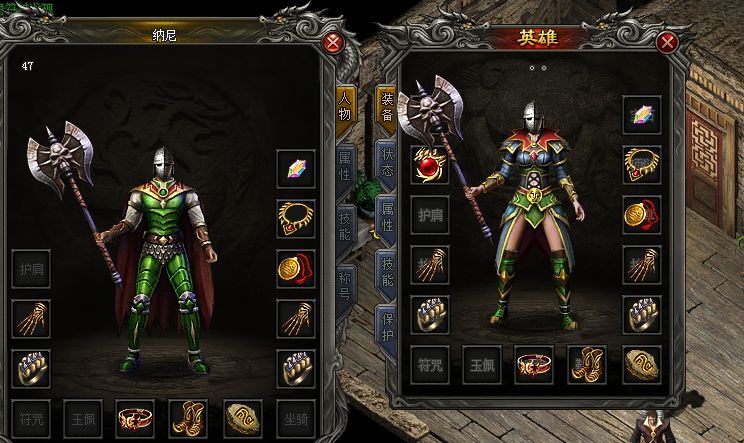The width and height of the screenshot is (744, 443).
Task: Choose the rainbow gem in 英雄 panel
Action: click(642, 115)
